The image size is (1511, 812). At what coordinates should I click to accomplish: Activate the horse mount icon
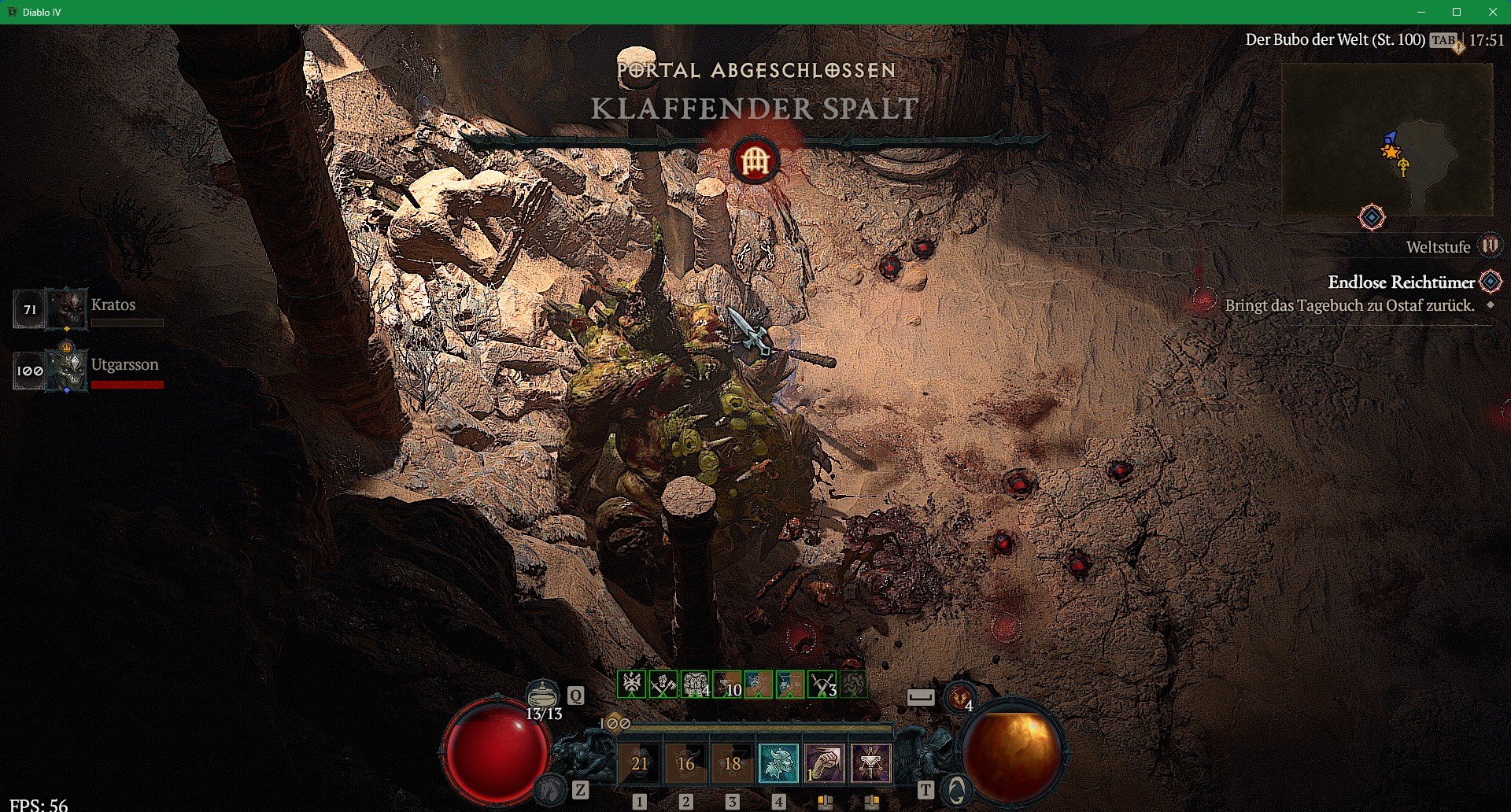coord(551,789)
